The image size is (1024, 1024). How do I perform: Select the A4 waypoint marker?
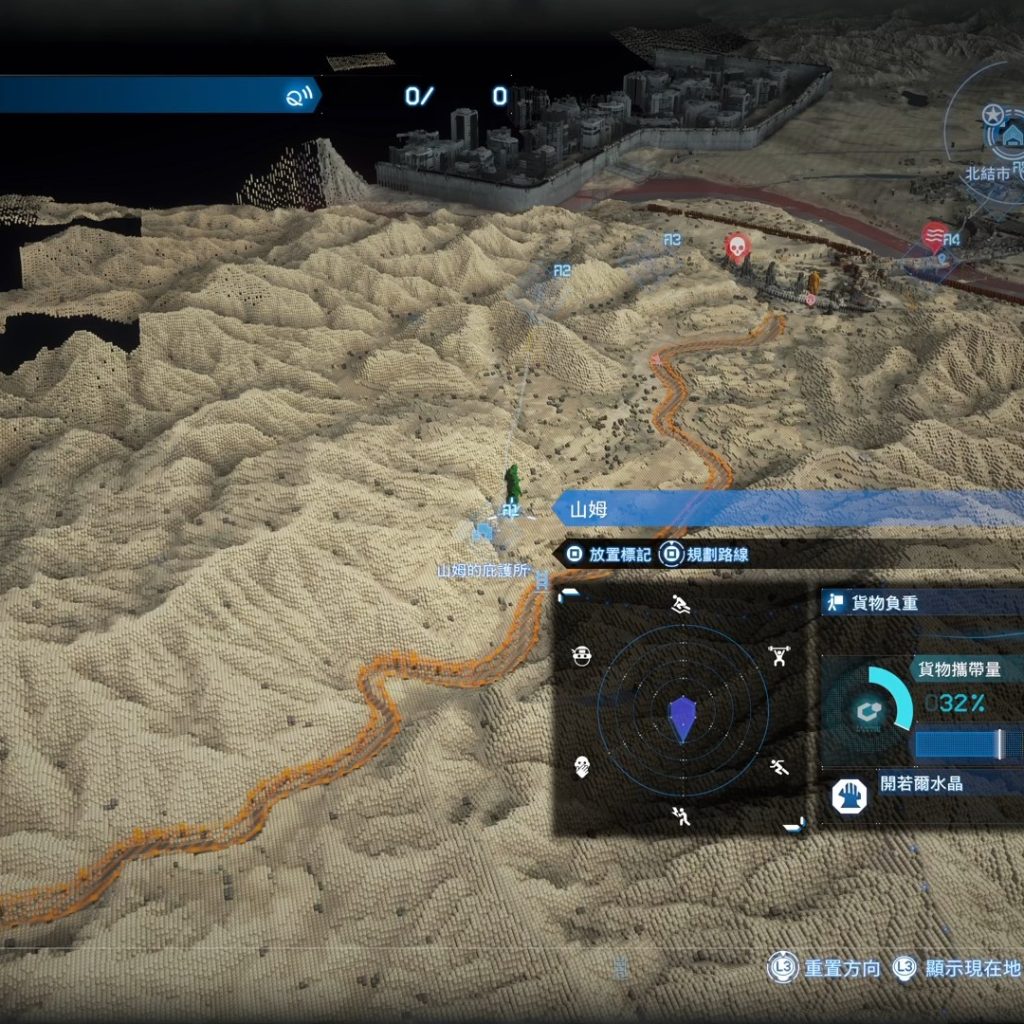(x=951, y=240)
